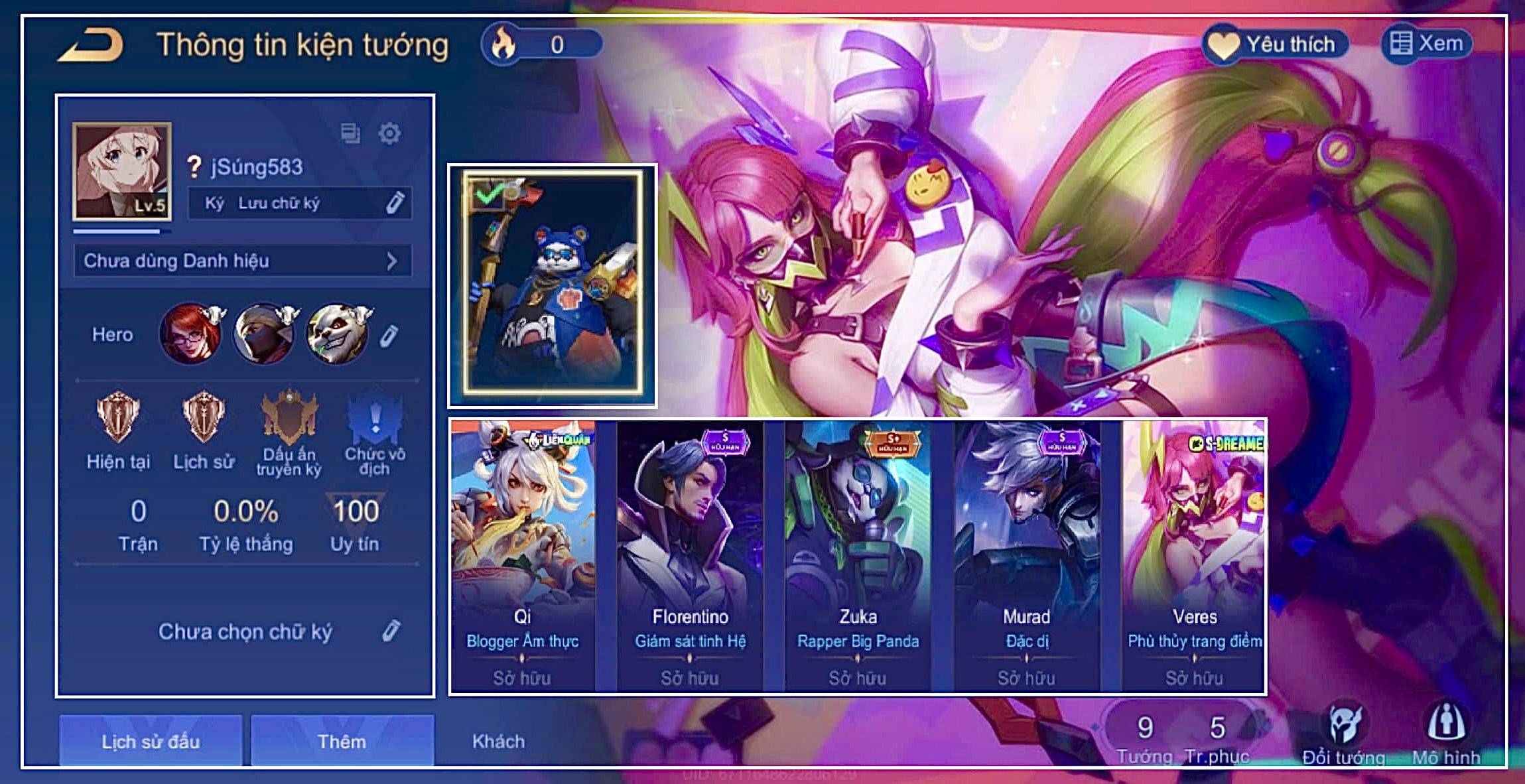The width and height of the screenshot is (1525, 784).
Task: Go back using the golden arrow
Action: point(92,45)
